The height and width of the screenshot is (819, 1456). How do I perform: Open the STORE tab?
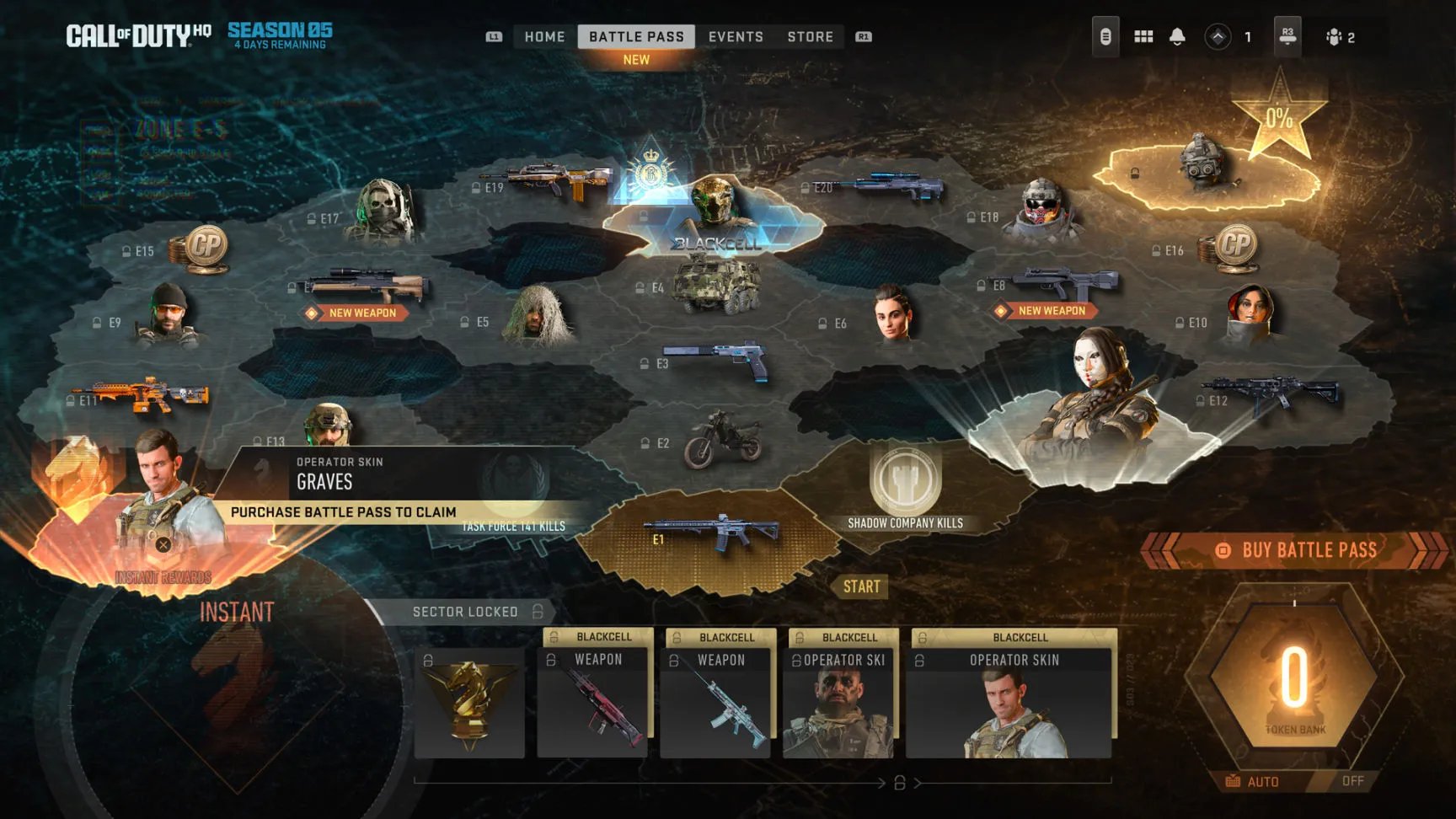pyautogui.click(x=810, y=37)
